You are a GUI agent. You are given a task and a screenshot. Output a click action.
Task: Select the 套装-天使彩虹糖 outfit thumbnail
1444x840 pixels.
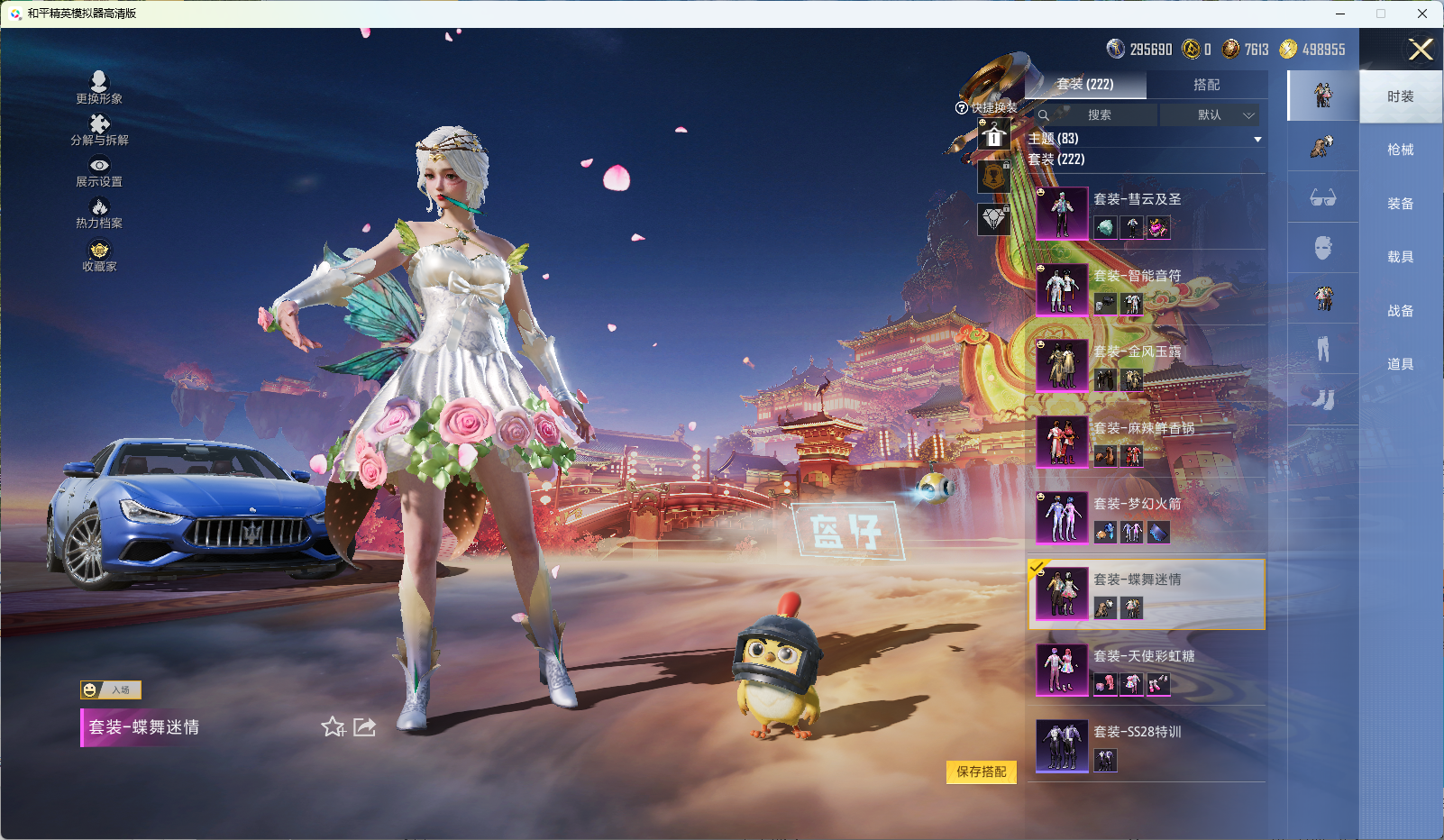[1062, 671]
